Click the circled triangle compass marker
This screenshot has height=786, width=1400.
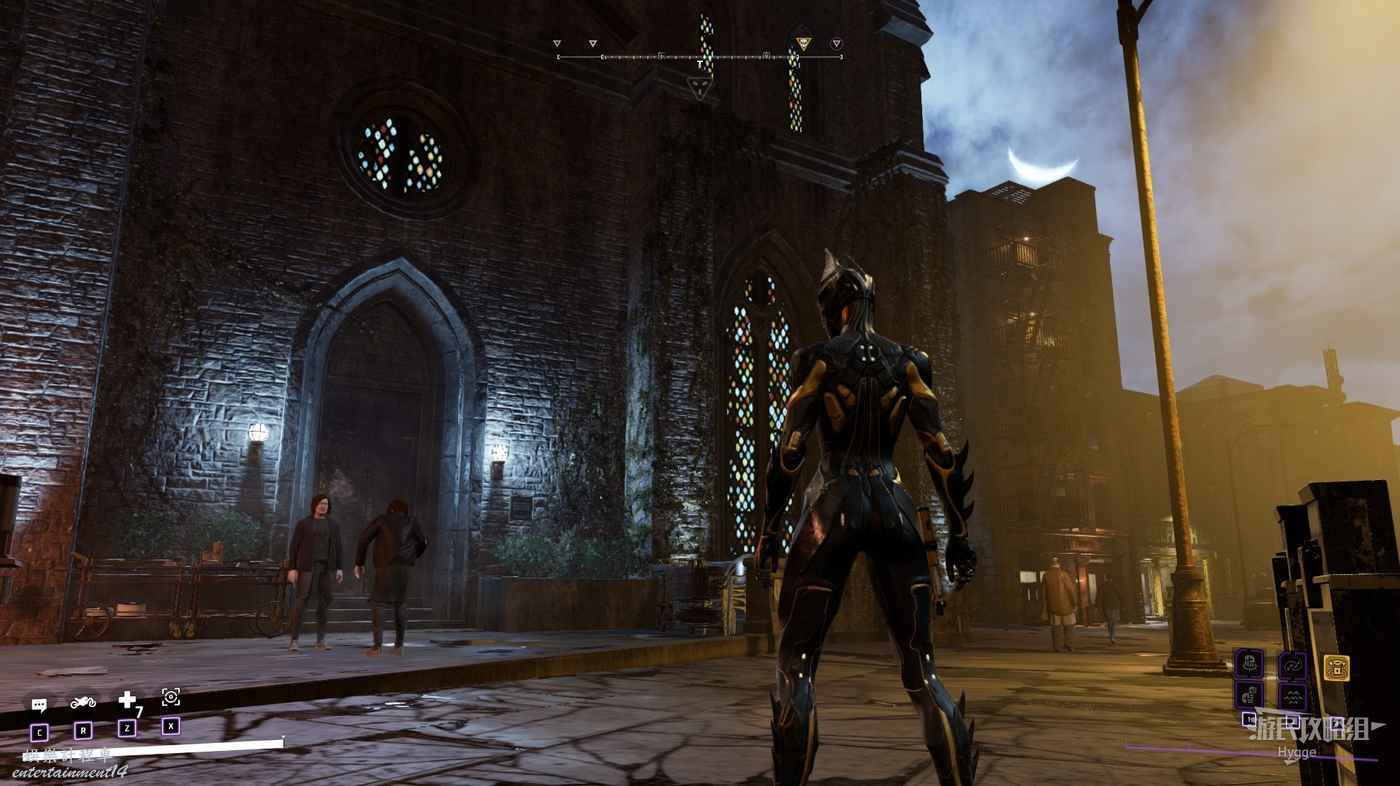pos(836,44)
